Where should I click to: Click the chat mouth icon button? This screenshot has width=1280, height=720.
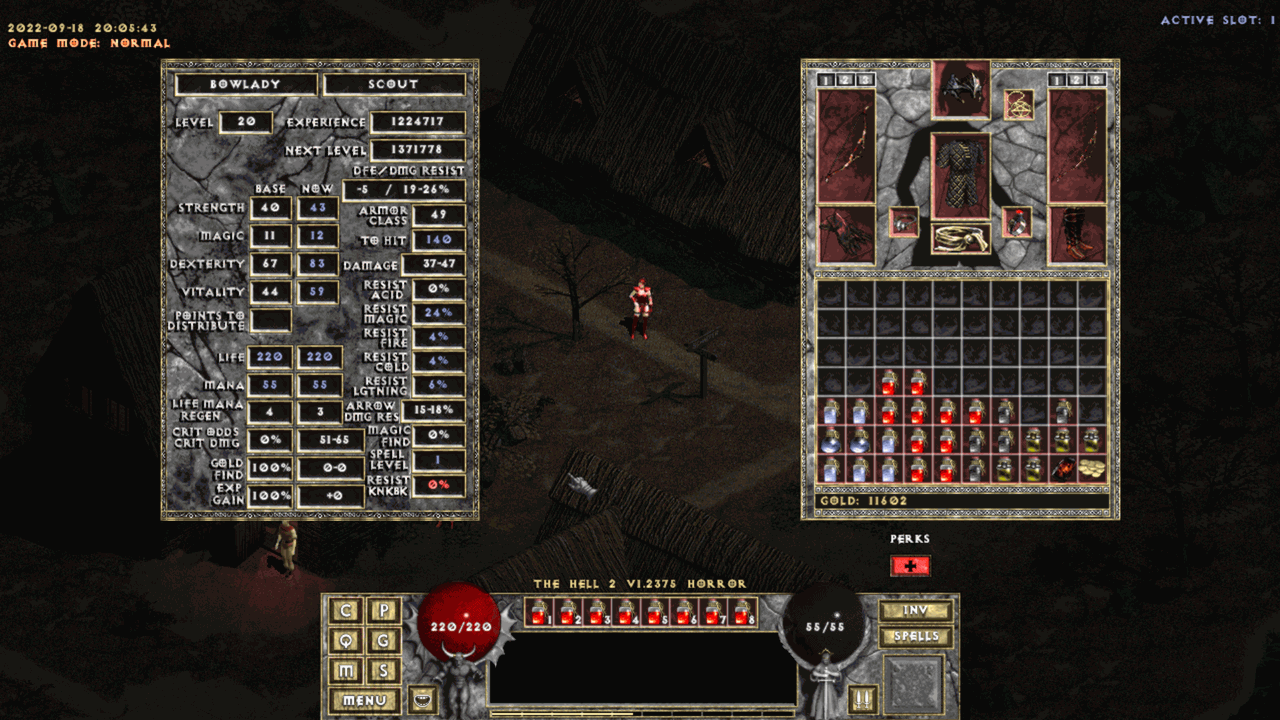(x=424, y=698)
